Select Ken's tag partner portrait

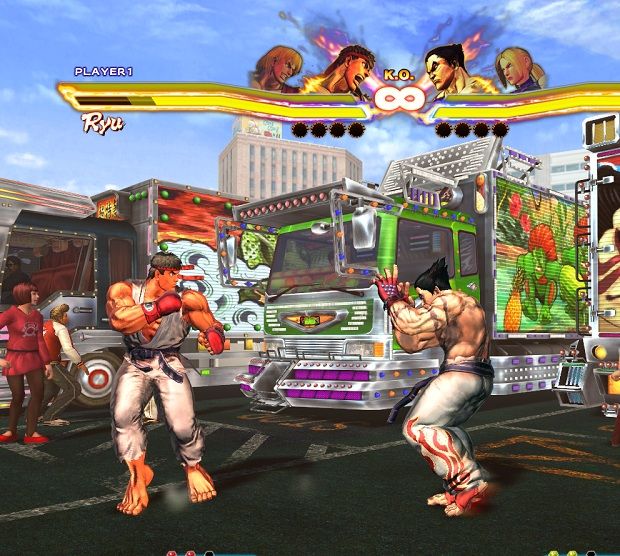[x=277, y=68]
